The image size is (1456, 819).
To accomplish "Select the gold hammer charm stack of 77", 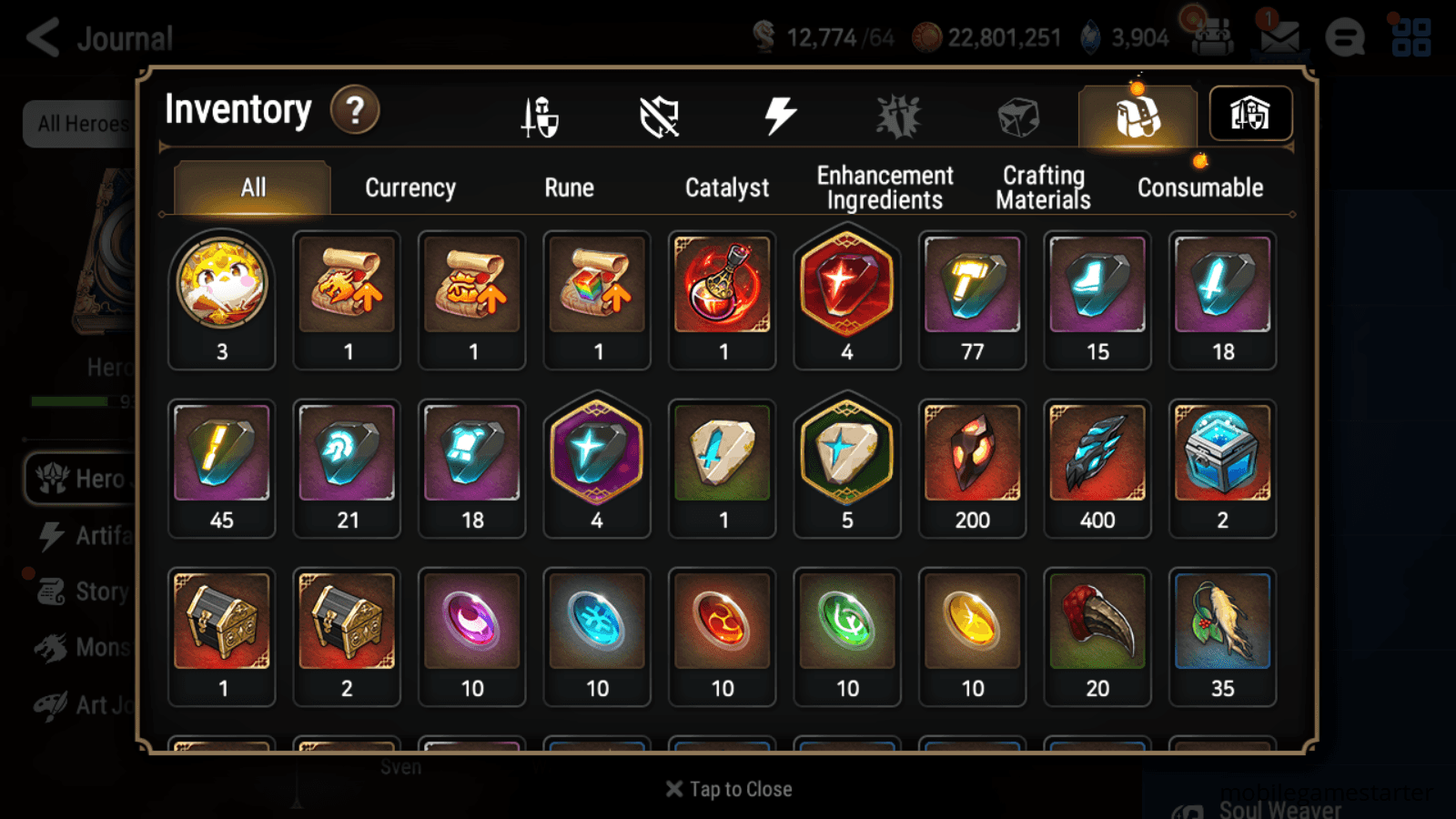I will [972, 291].
